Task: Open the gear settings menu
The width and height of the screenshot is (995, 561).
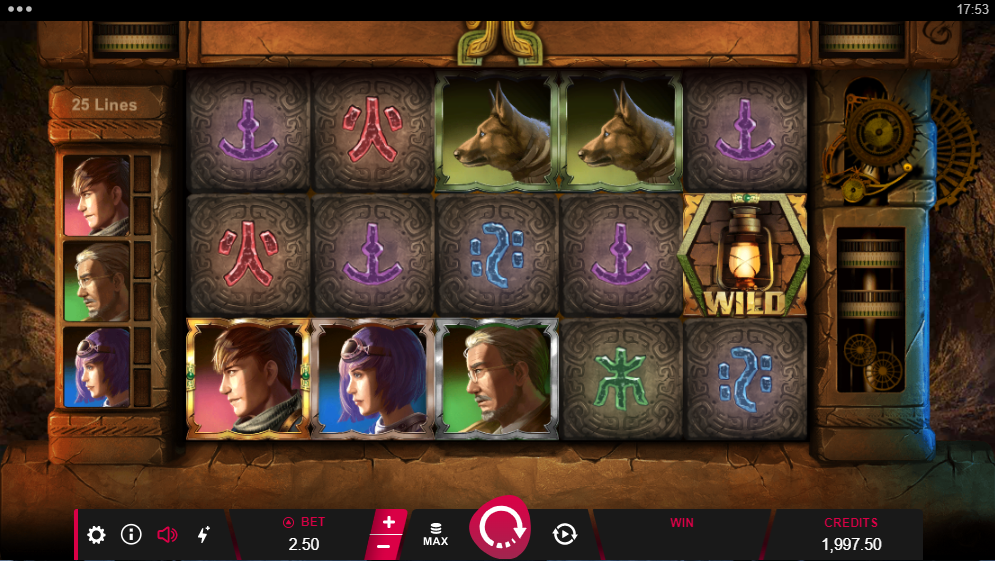Action: (x=96, y=535)
